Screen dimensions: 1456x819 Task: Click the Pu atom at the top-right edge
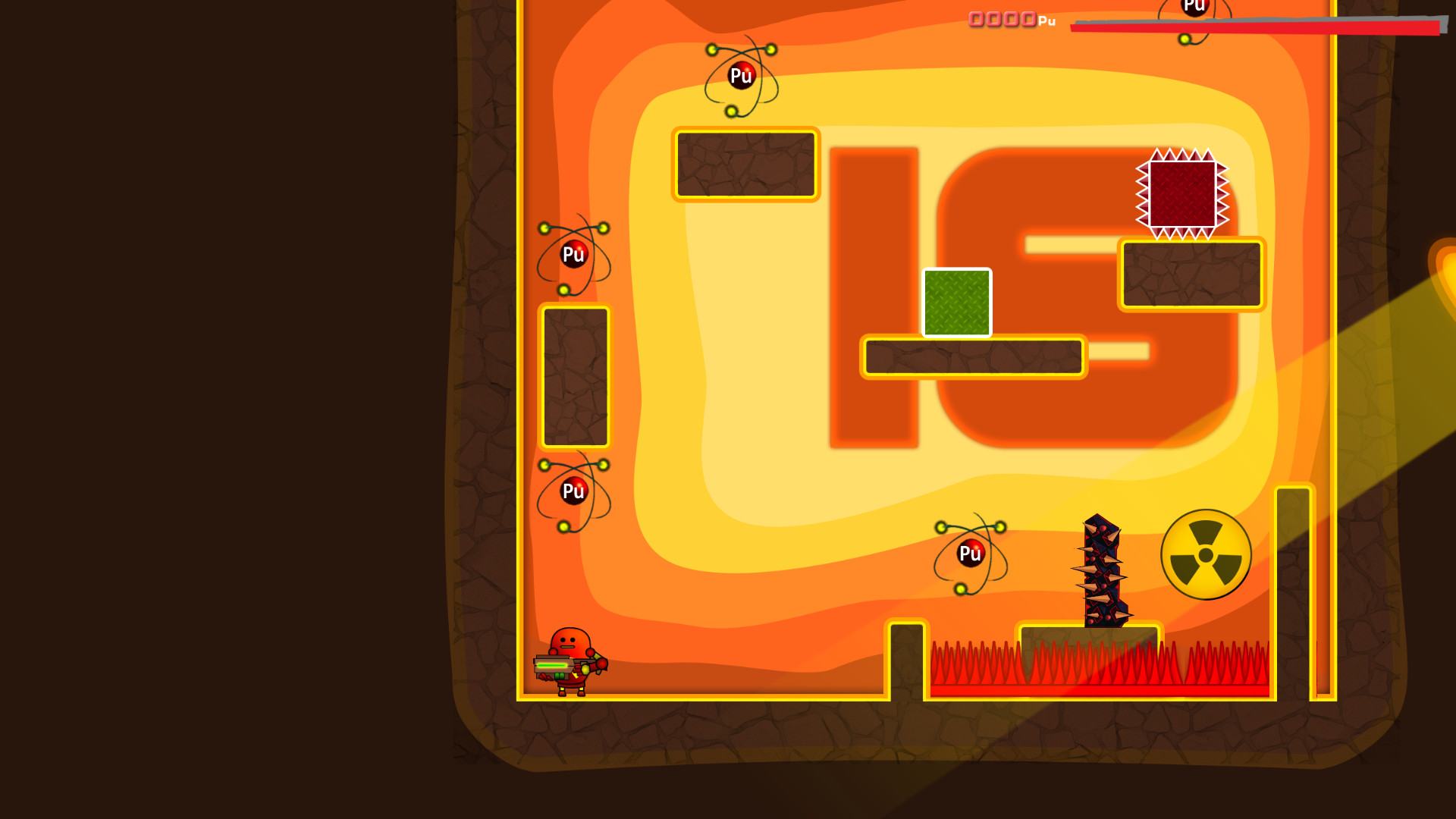[1195, 6]
